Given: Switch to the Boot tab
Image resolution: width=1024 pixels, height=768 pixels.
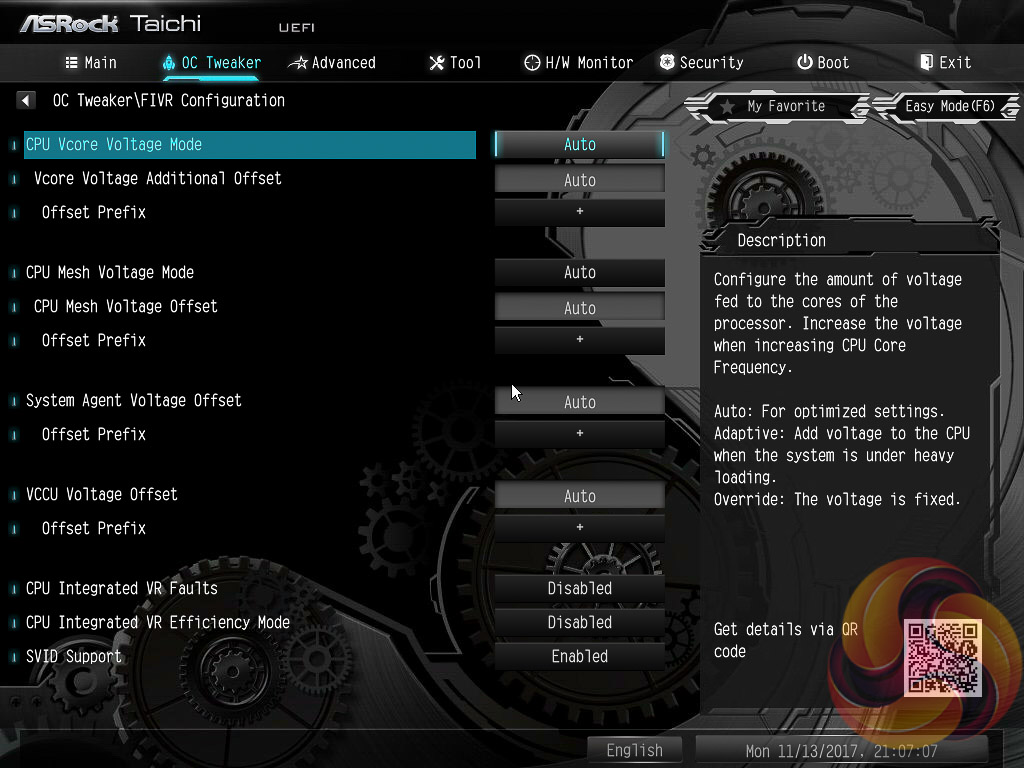Looking at the screenshot, I should [x=823, y=62].
